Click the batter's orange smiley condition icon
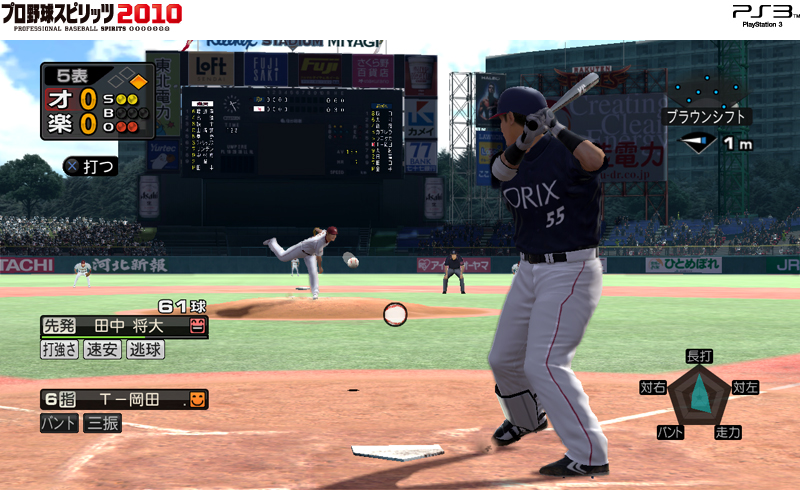Image resolution: width=800 pixels, height=490 pixels. point(197,400)
